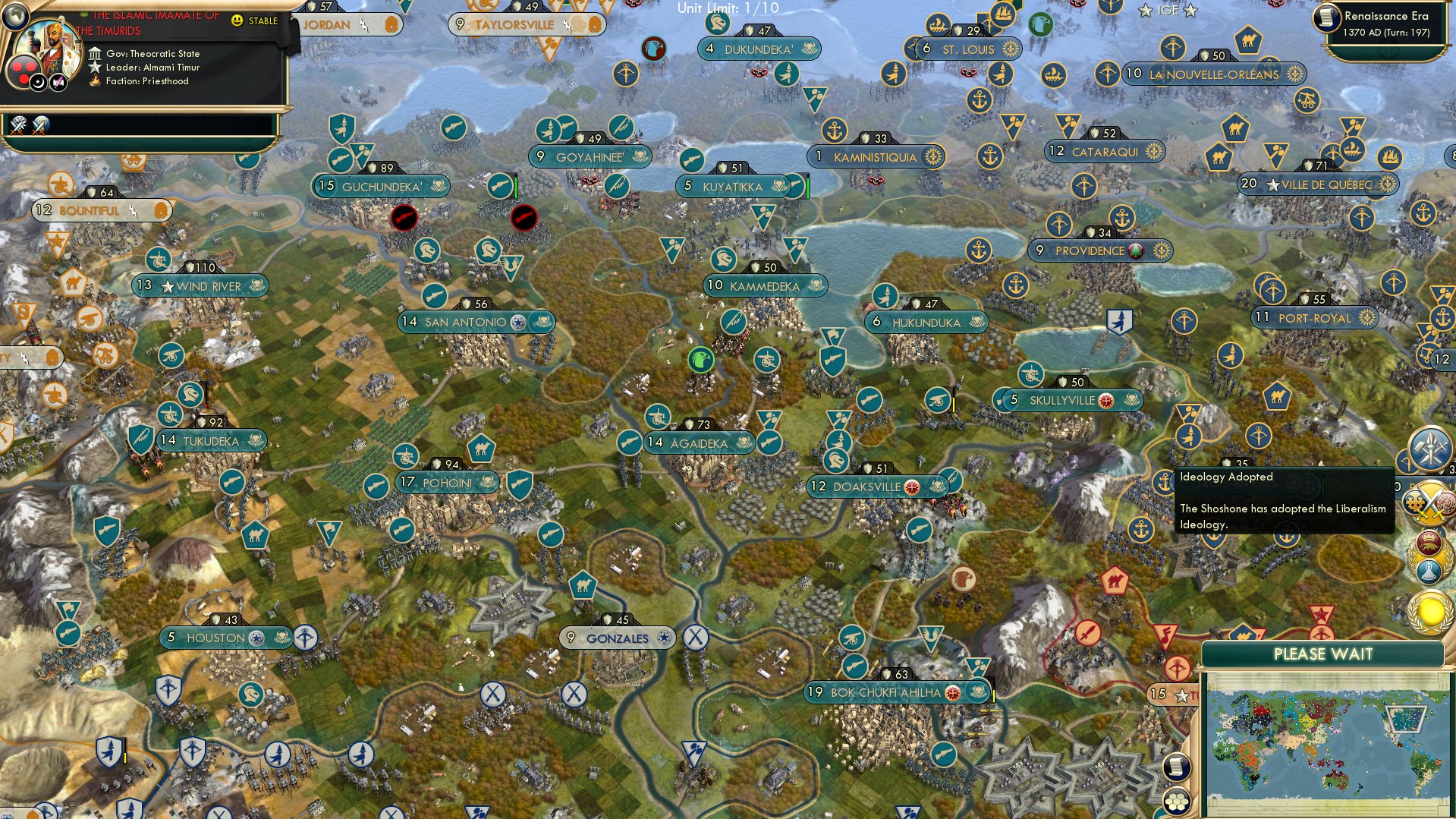This screenshot has width=1456, height=819.
Task: Open the notification log scroll near the minimap
Action: 1177,767
